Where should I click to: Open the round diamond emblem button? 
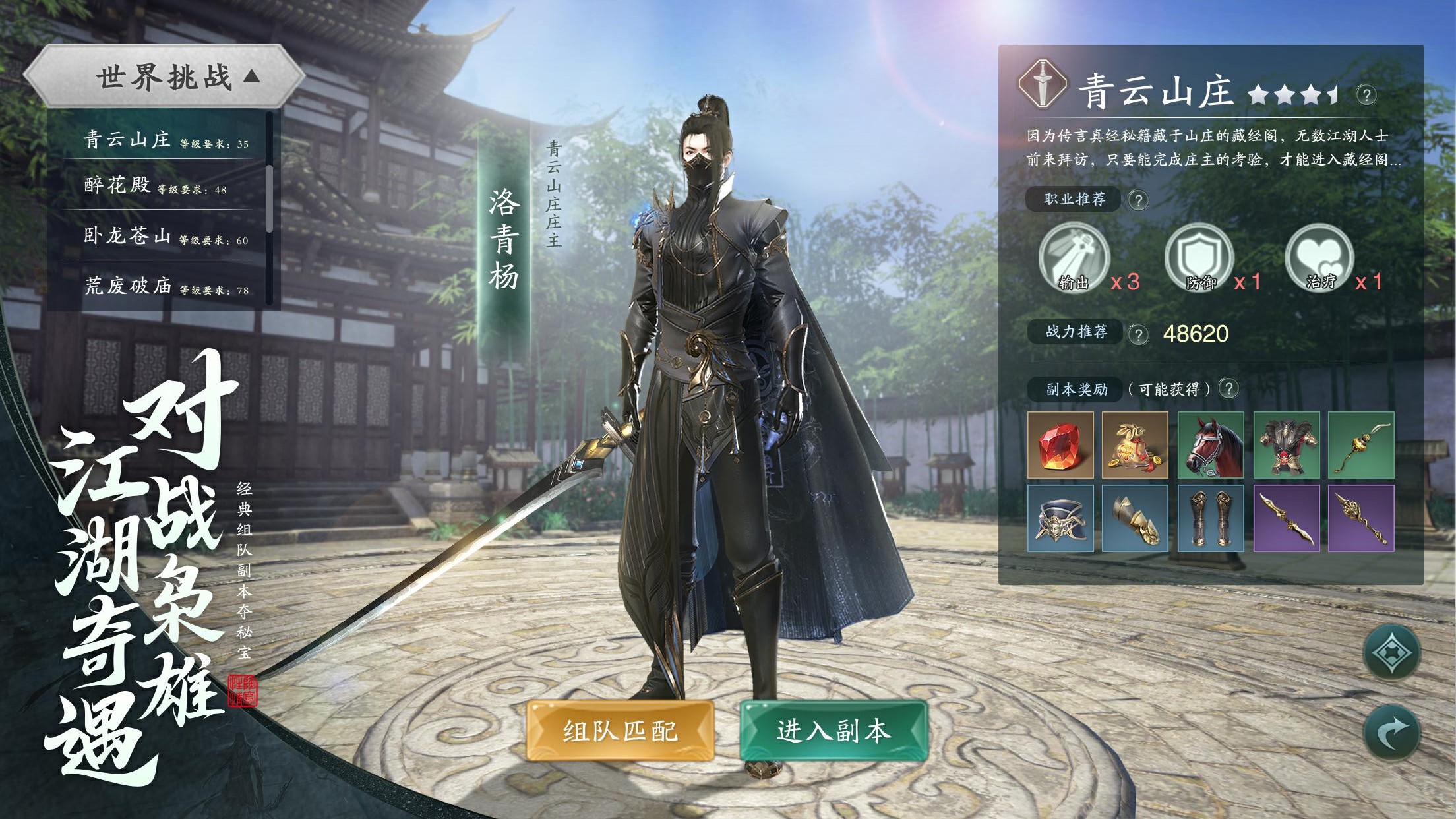[1391, 653]
